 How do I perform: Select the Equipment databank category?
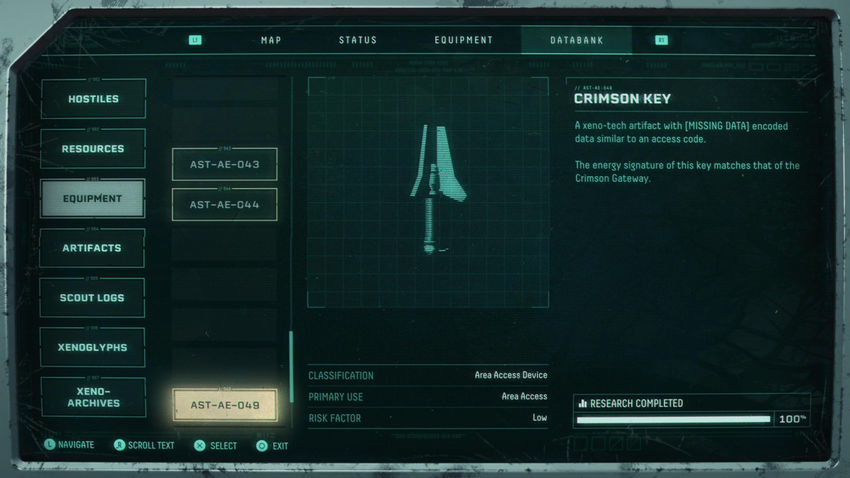pyautogui.click(x=93, y=198)
